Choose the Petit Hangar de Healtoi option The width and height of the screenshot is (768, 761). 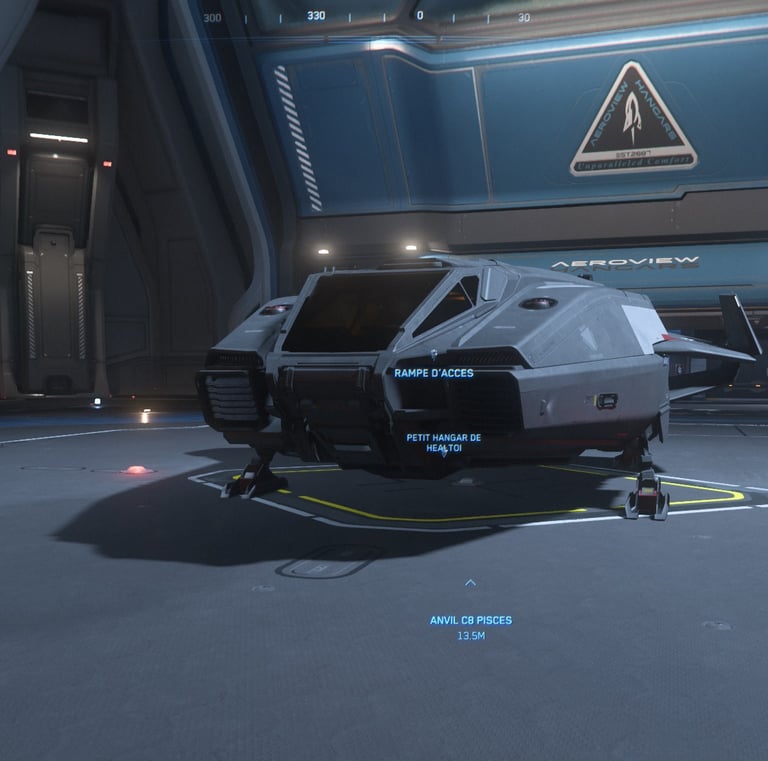click(443, 443)
